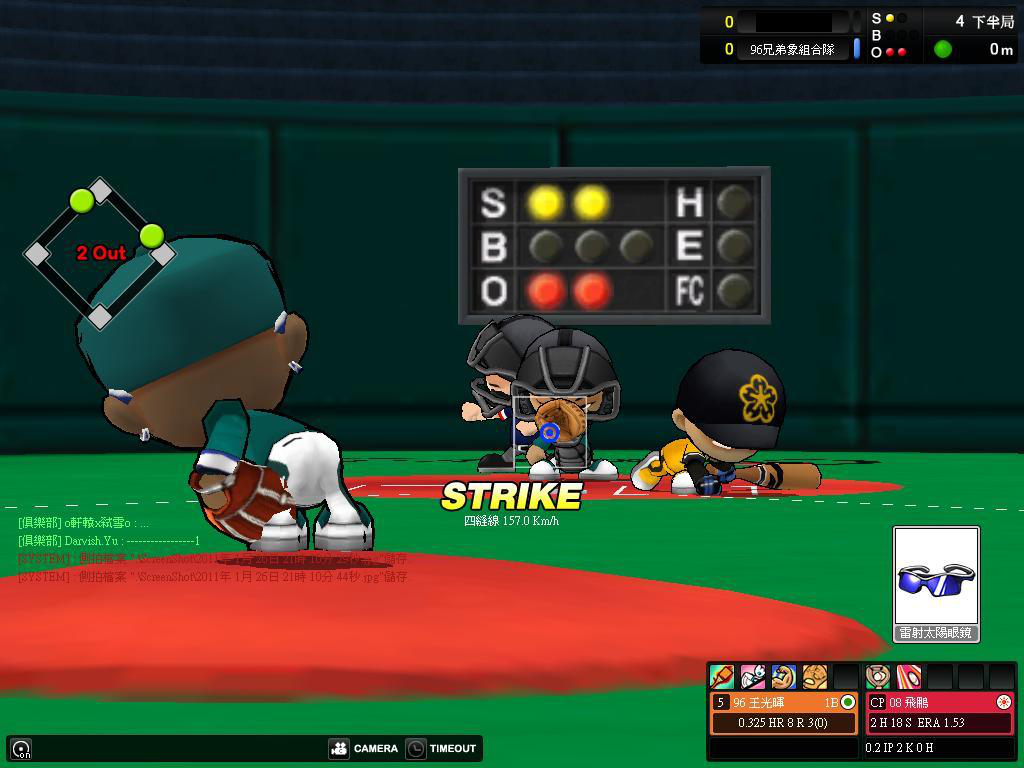
Task: Open batter 王光輝 info panel
Action: [x=784, y=712]
